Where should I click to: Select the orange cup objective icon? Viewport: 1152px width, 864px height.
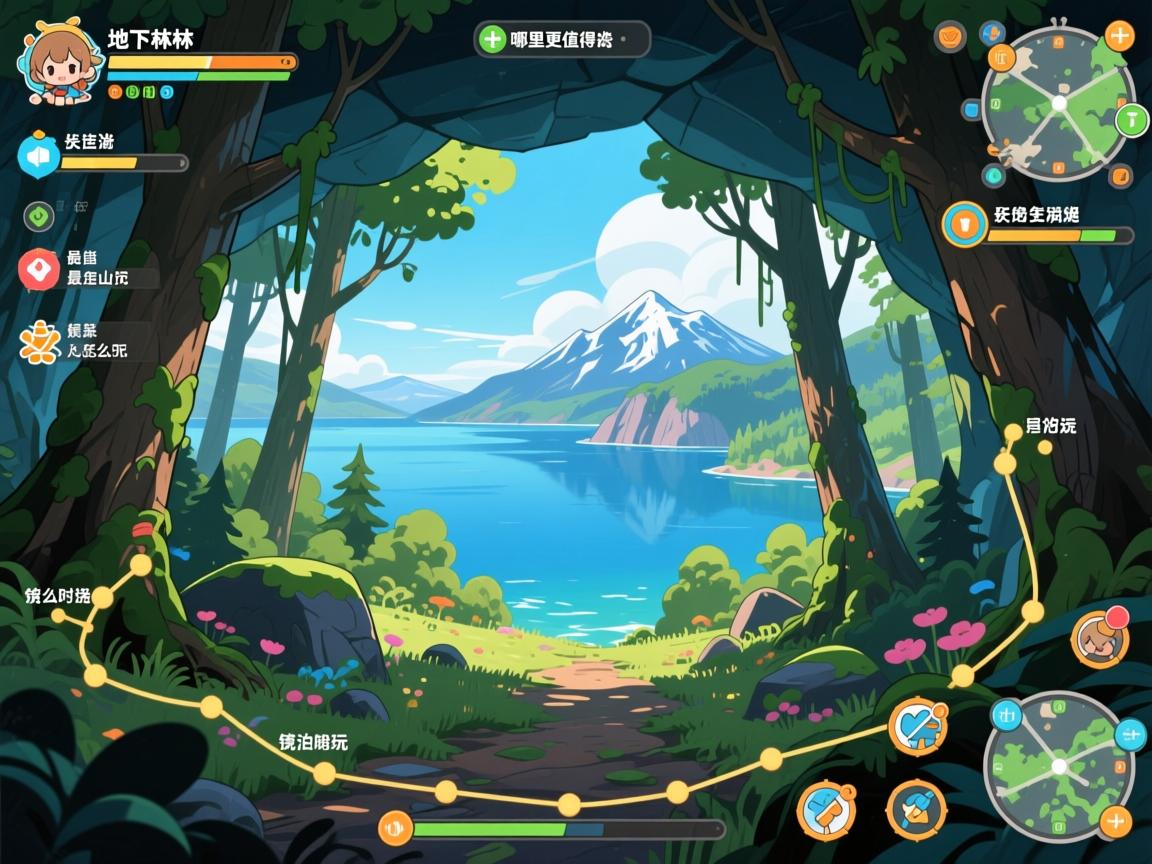(965, 223)
